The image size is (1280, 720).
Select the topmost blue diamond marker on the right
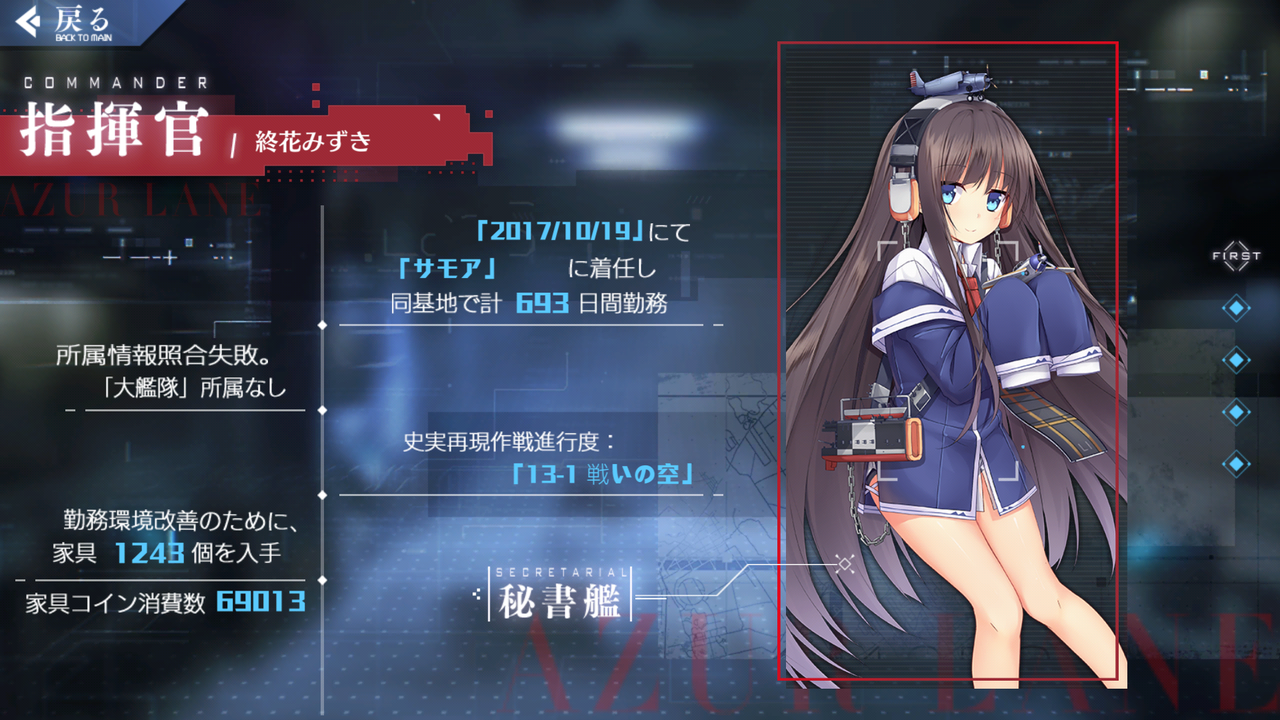[1237, 307]
